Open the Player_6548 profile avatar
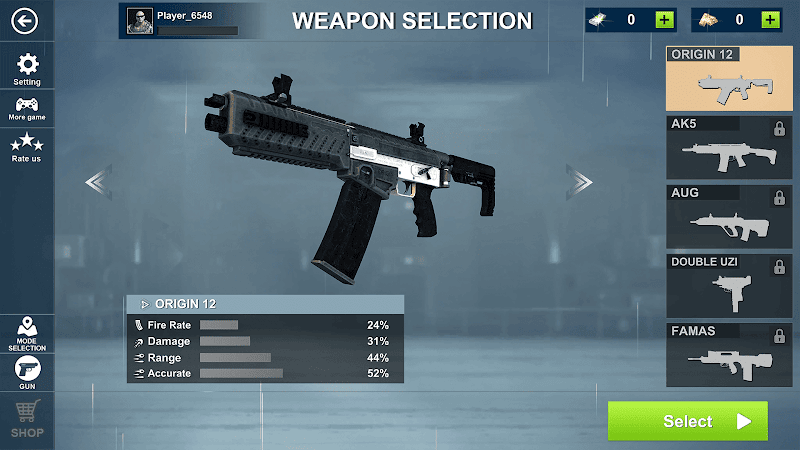This screenshot has width=800, height=450. coord(140,20)
